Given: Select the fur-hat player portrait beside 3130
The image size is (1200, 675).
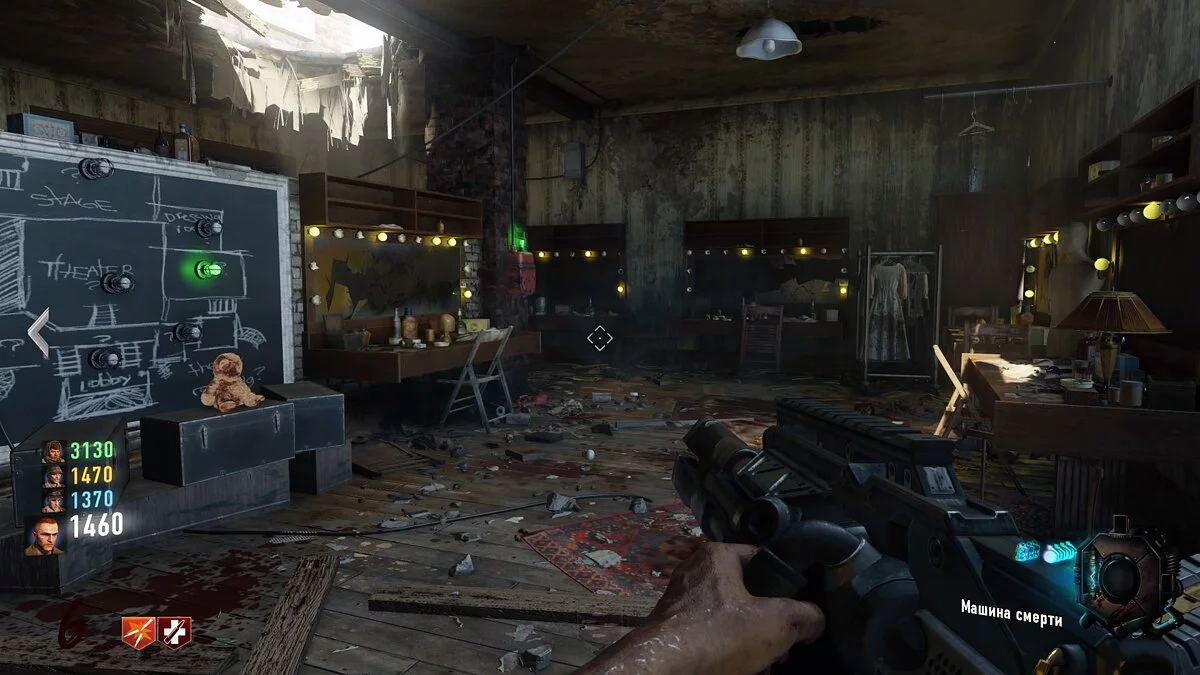Looking at the screenshot, I should [x=53, y=452].
